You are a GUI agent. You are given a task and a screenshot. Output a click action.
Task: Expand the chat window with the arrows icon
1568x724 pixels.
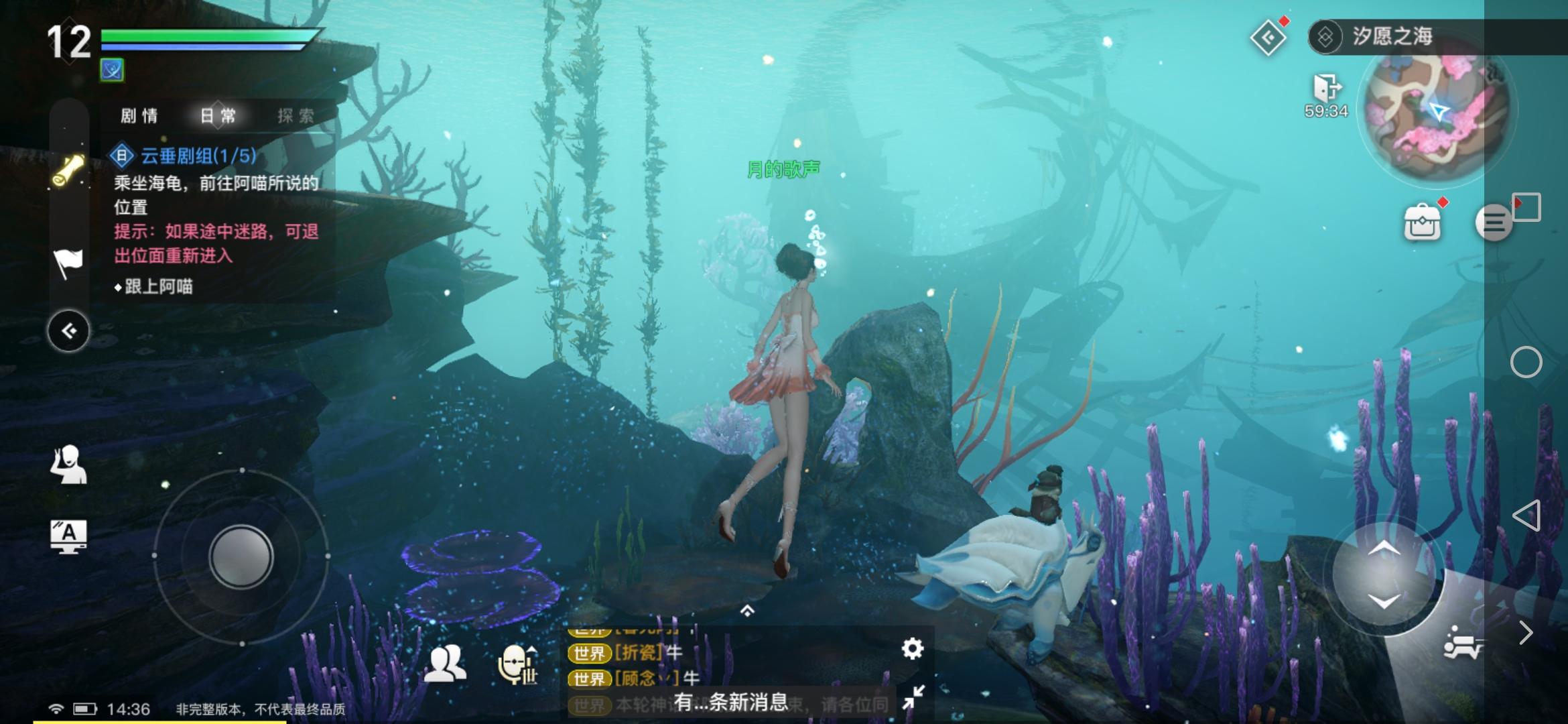913,697
